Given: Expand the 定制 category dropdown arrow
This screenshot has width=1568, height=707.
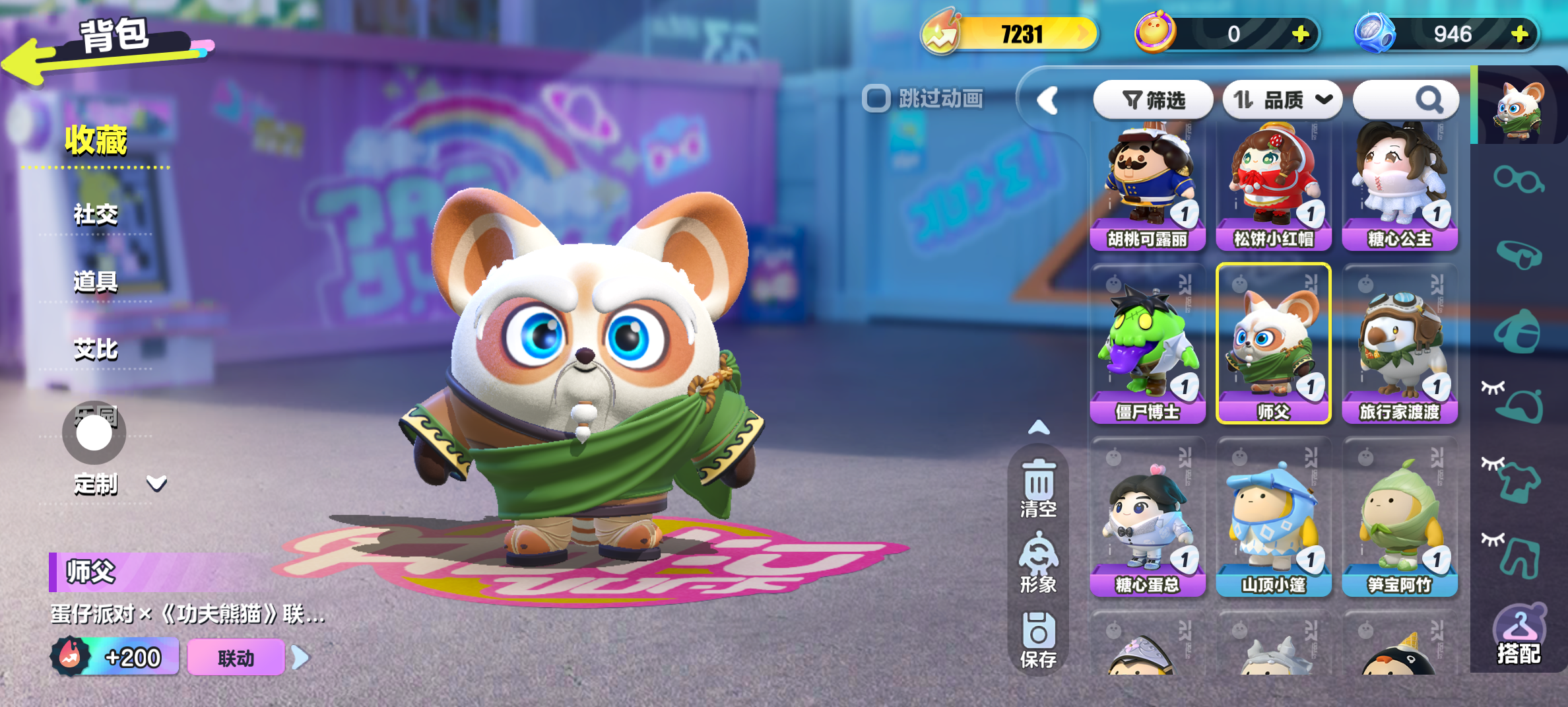Looking at the screenshot, I should (x=156, y=484).
